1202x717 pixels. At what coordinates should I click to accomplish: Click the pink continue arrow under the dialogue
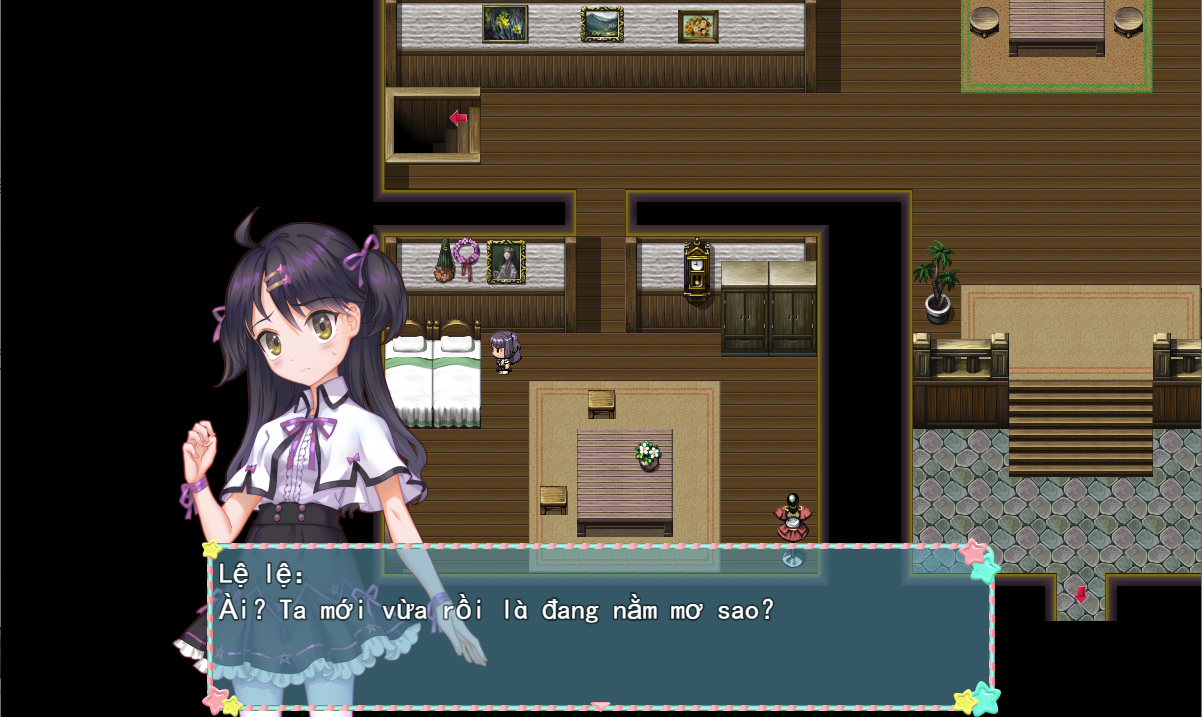click(600, 706)
